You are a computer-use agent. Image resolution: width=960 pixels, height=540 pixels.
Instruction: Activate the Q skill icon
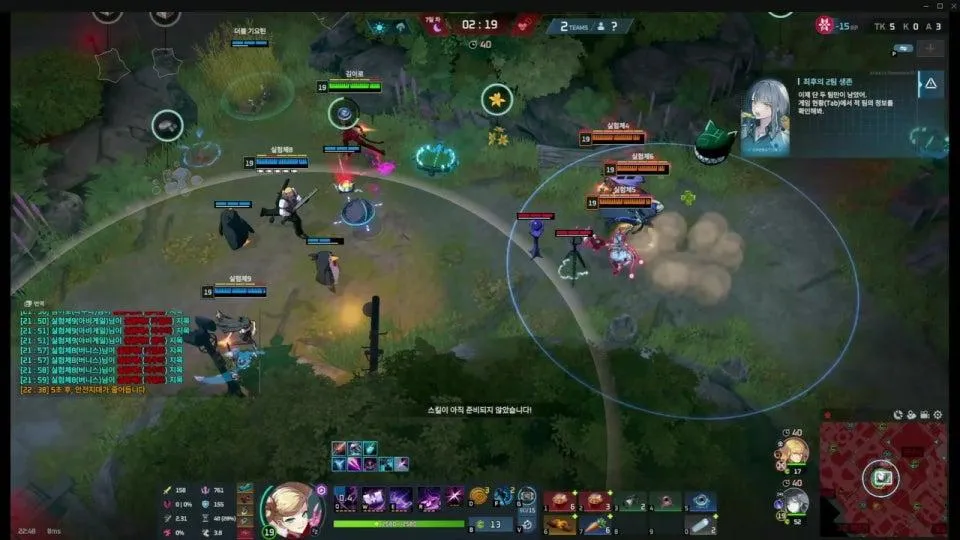pos(346,498)
